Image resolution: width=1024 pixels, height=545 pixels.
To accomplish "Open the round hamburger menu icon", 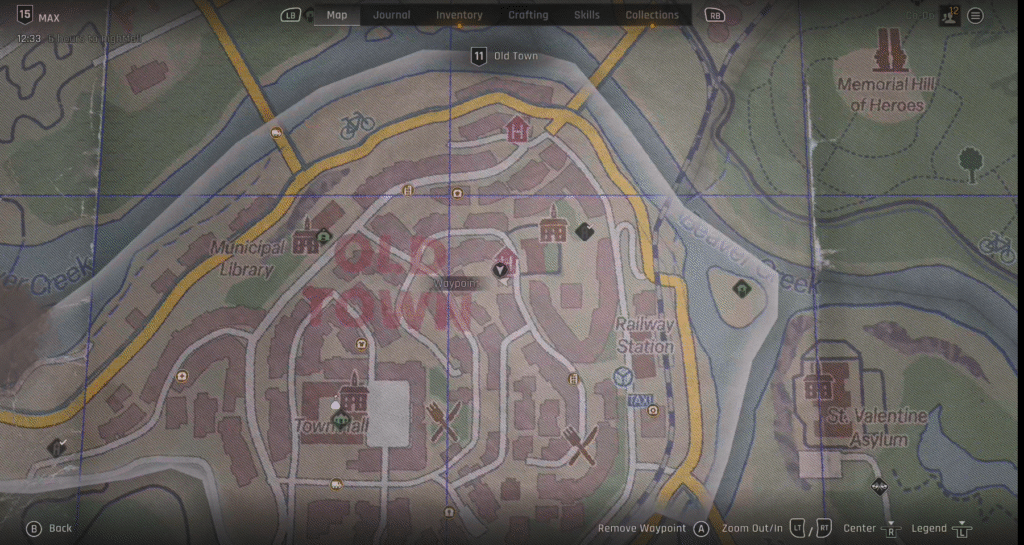I will tap(975, 15).
